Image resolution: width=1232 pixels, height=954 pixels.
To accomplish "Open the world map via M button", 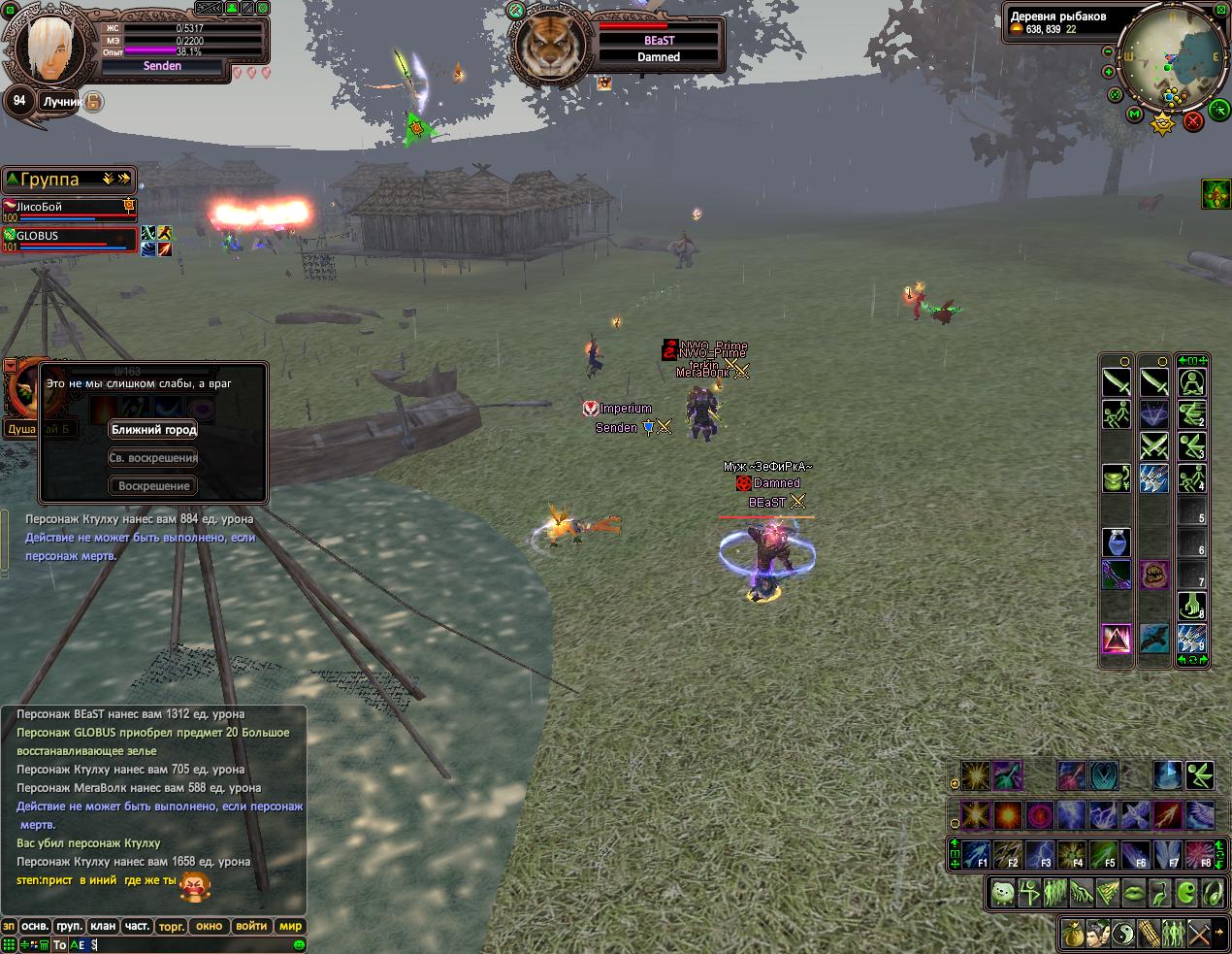I will tap(1134, 115).
